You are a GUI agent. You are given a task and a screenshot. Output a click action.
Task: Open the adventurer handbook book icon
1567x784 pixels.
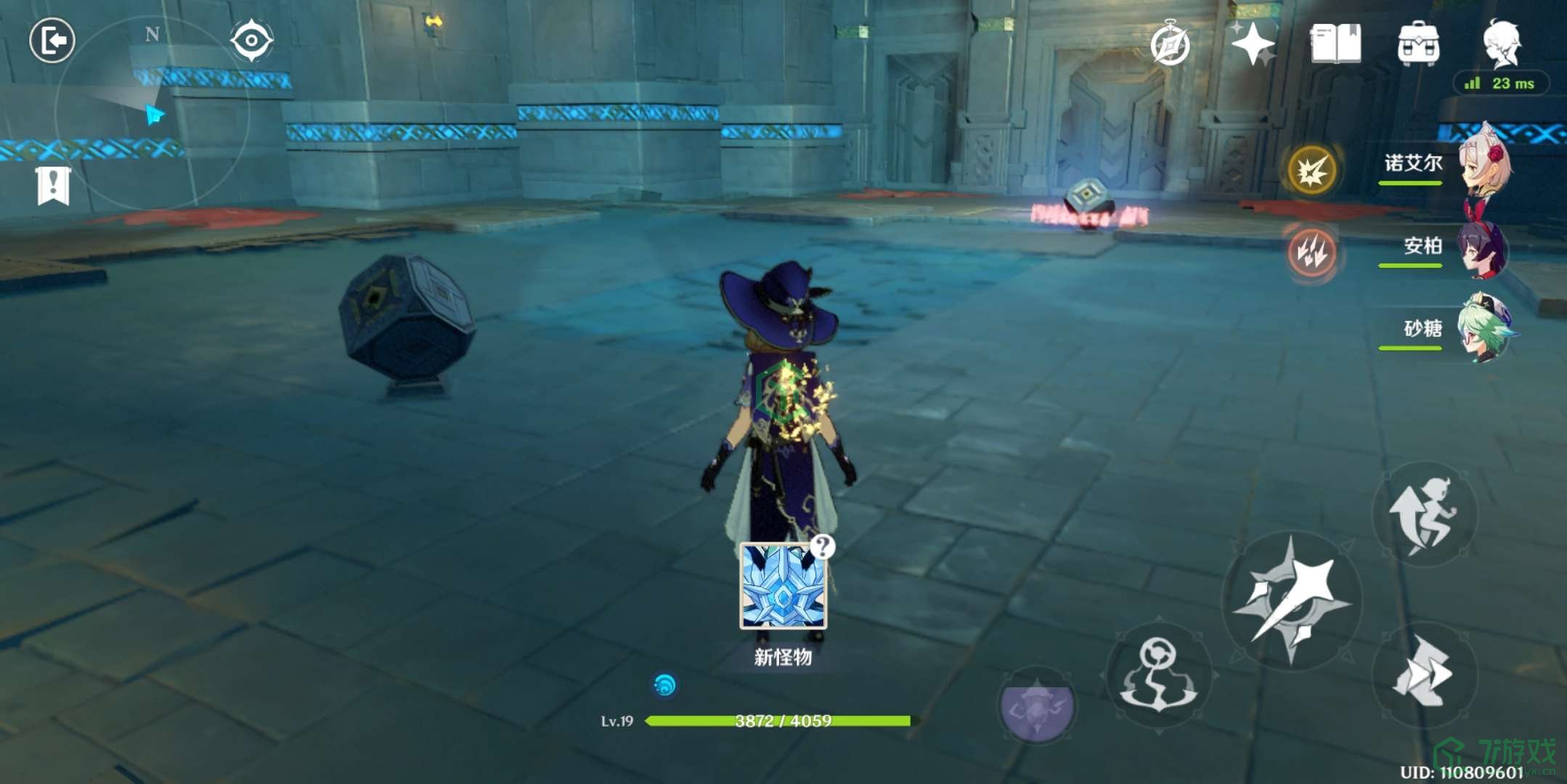[x=1335, y=44]
